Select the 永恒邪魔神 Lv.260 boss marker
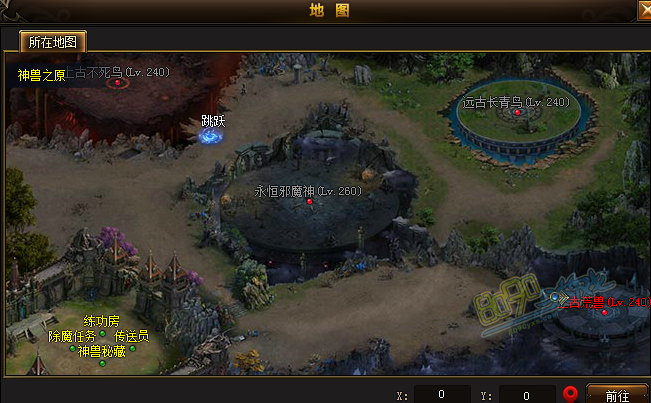 pos(310,201)
